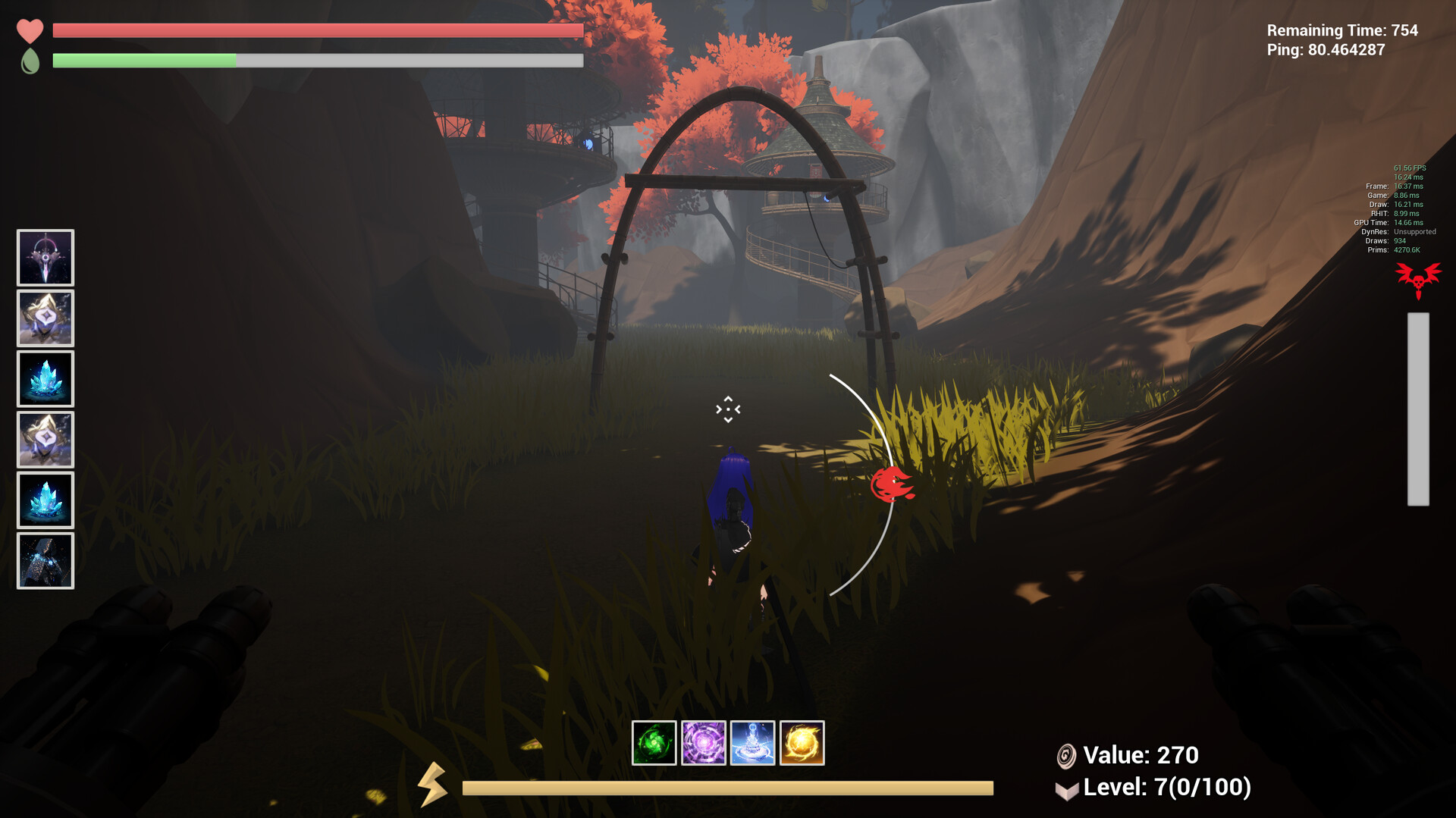Cast the green vortex ability in hotbar

654,744
